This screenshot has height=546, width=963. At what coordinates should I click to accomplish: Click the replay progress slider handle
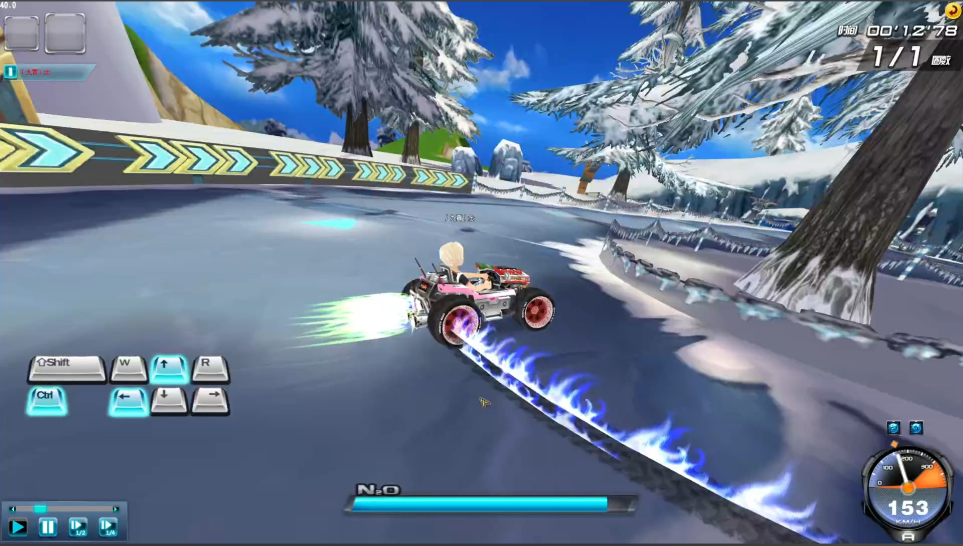point(40,509)
